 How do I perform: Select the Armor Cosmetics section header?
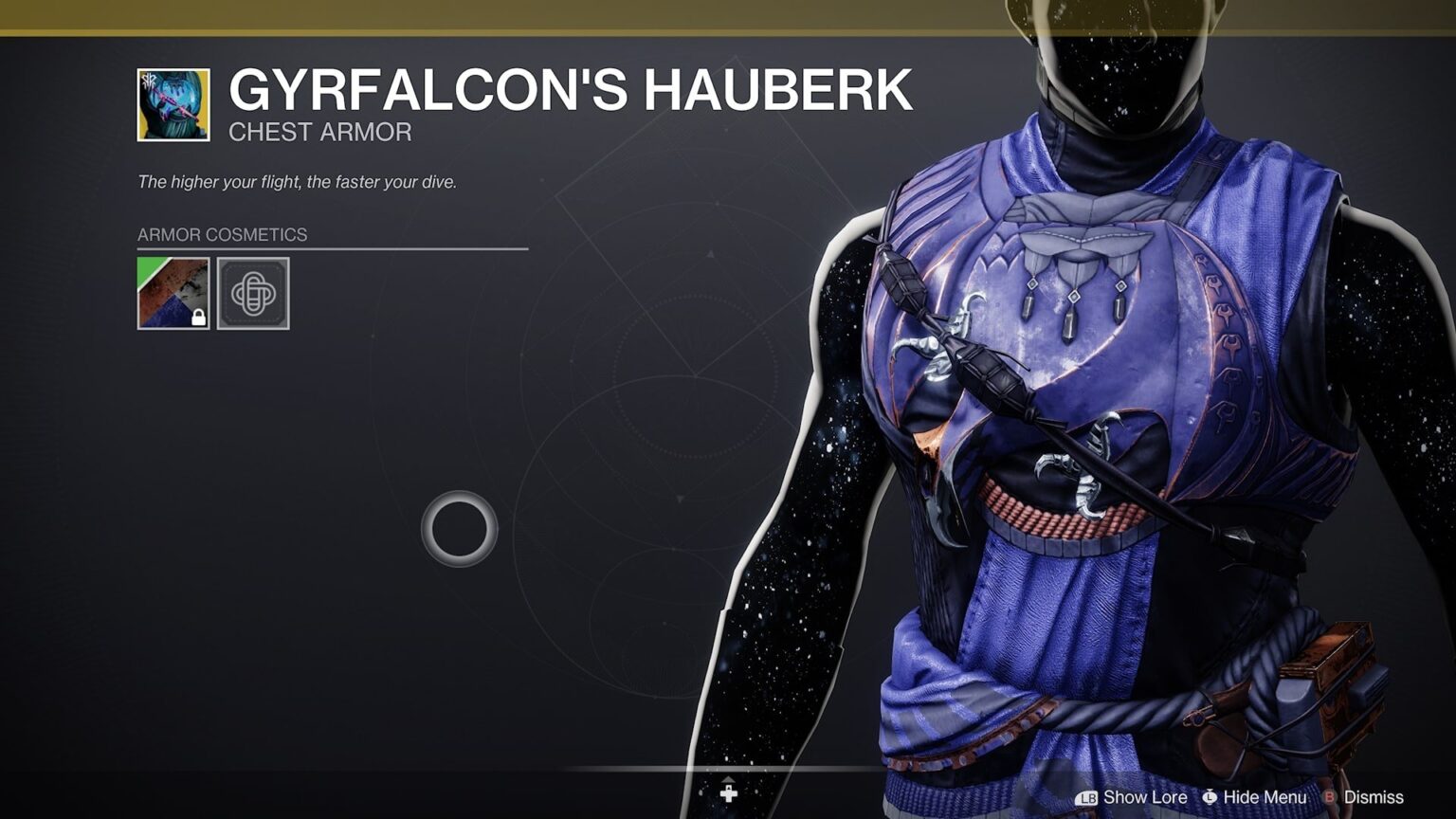pyautogui.click(x=222, y=234)
